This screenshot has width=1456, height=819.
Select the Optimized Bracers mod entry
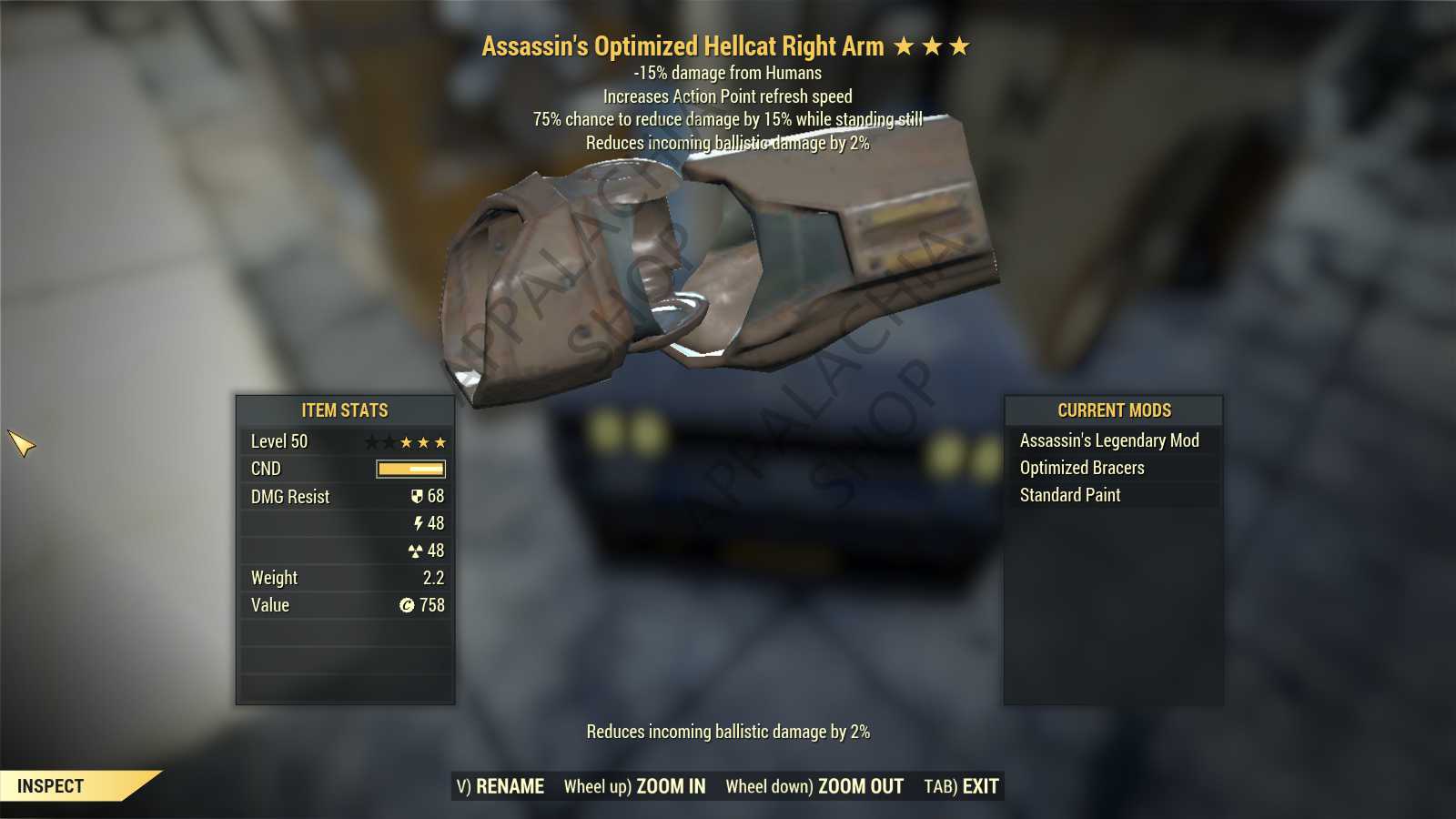(x=1081, y=468)
